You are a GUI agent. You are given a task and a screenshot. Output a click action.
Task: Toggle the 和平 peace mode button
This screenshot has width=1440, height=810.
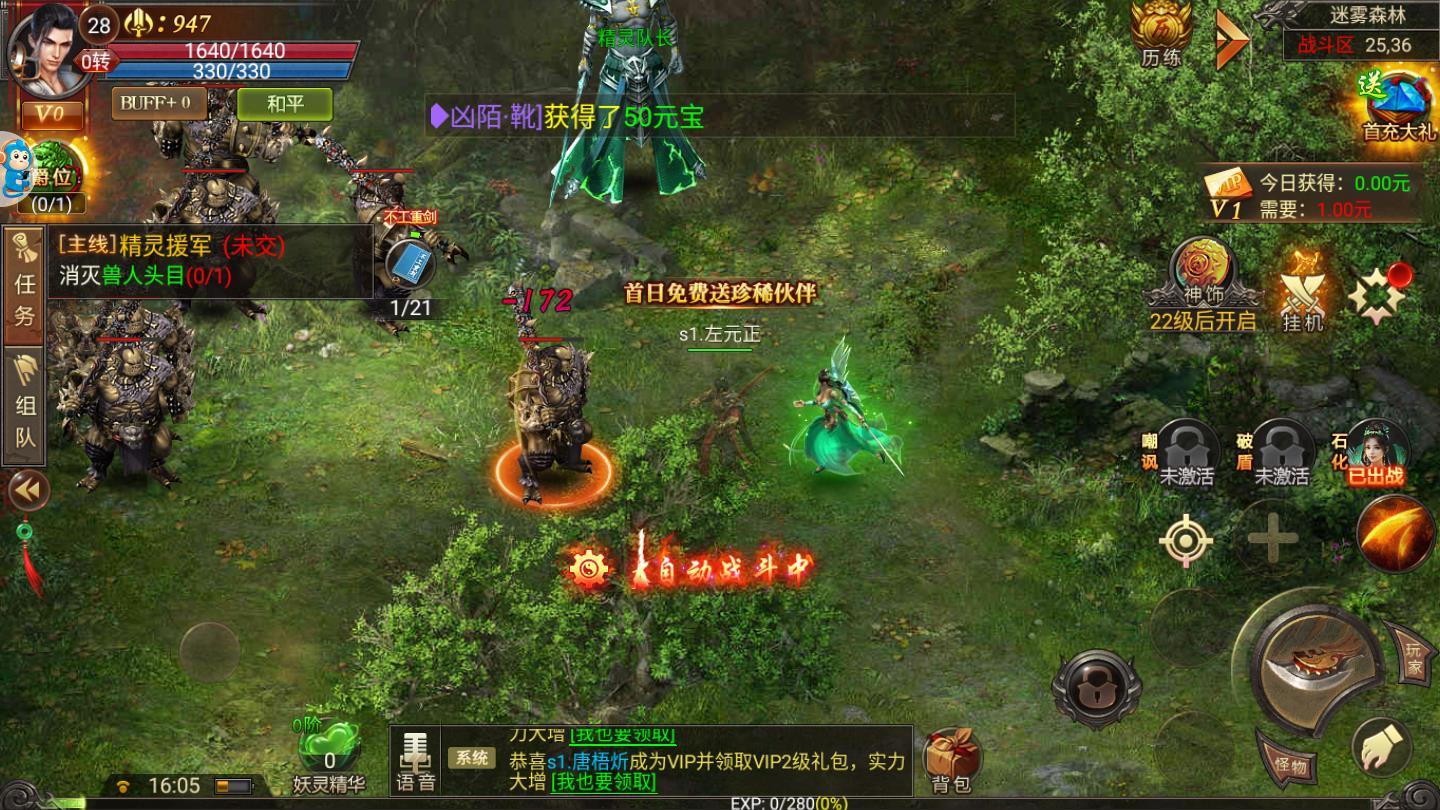(285, 103)
